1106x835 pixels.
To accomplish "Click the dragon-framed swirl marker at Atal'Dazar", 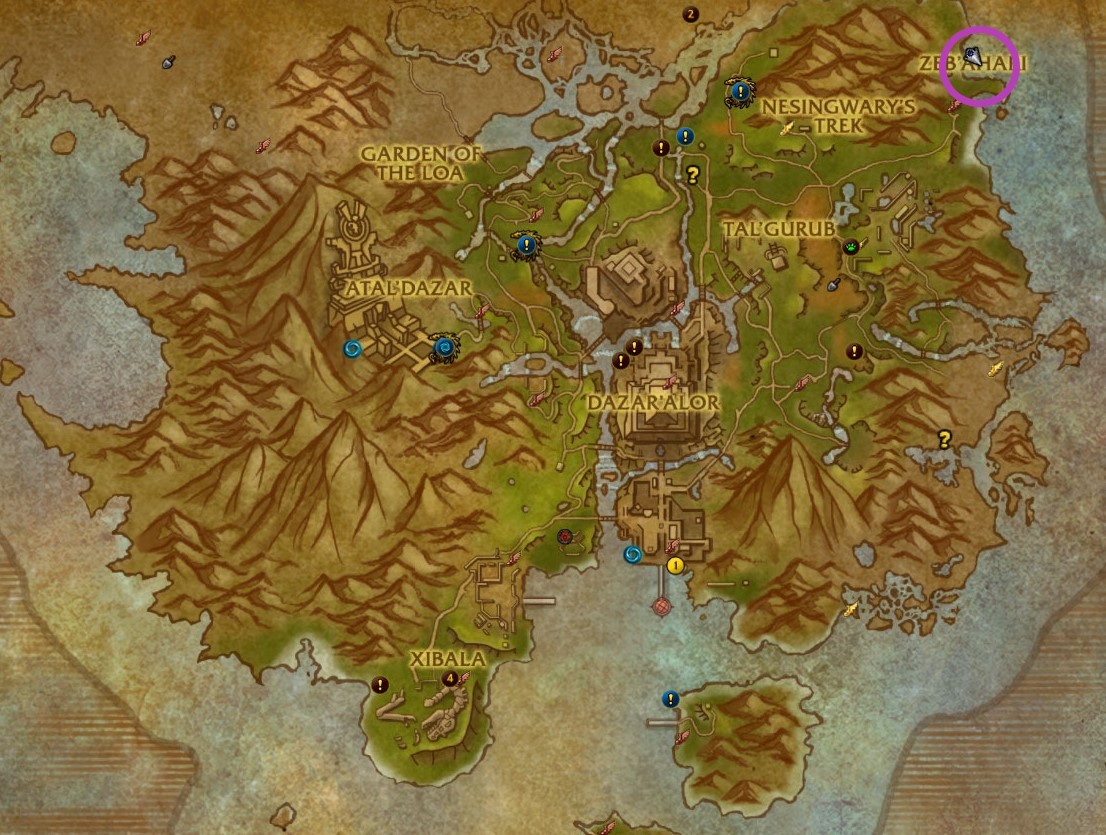I will pyautogui.click(x=444, y=347).
